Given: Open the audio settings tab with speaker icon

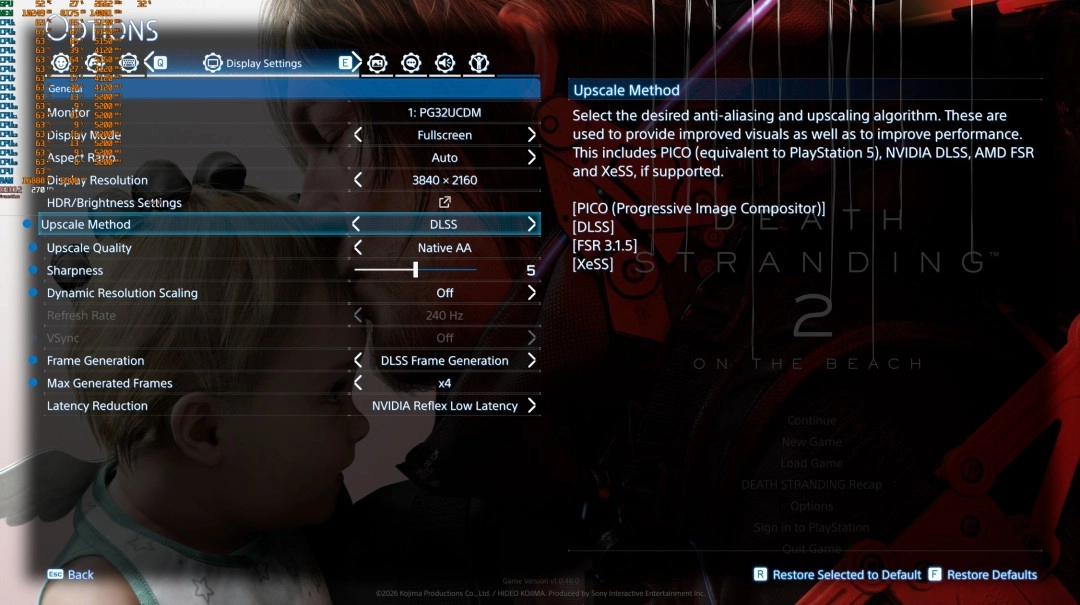Looking at the screenshot, I should pos(445,63).
